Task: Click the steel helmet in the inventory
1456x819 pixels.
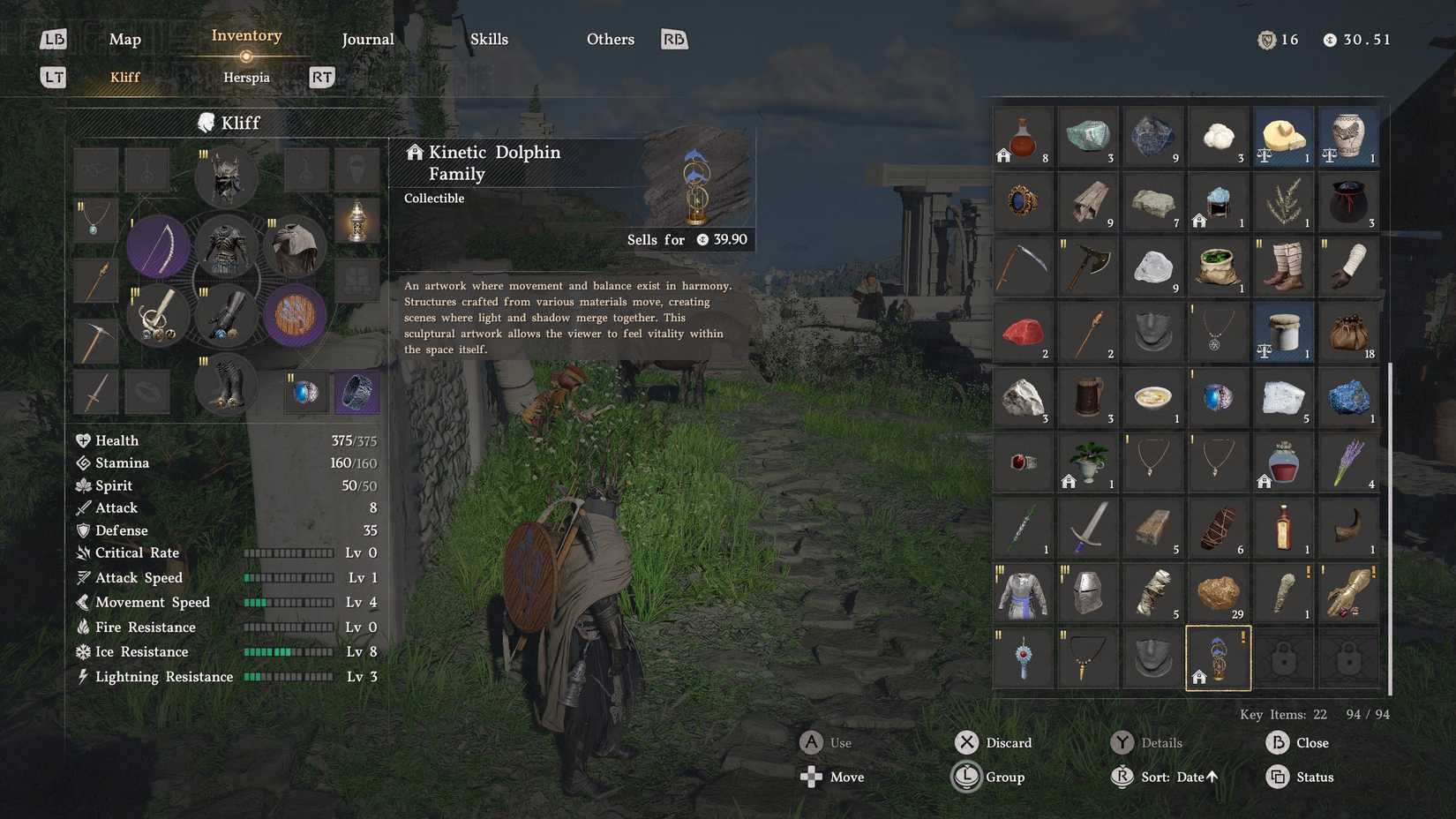Action: pos(1088,592)
